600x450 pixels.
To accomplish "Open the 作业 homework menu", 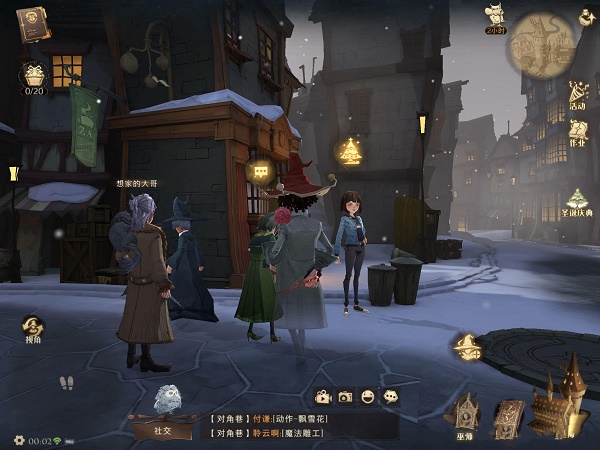I will click(x=578, y=130).
